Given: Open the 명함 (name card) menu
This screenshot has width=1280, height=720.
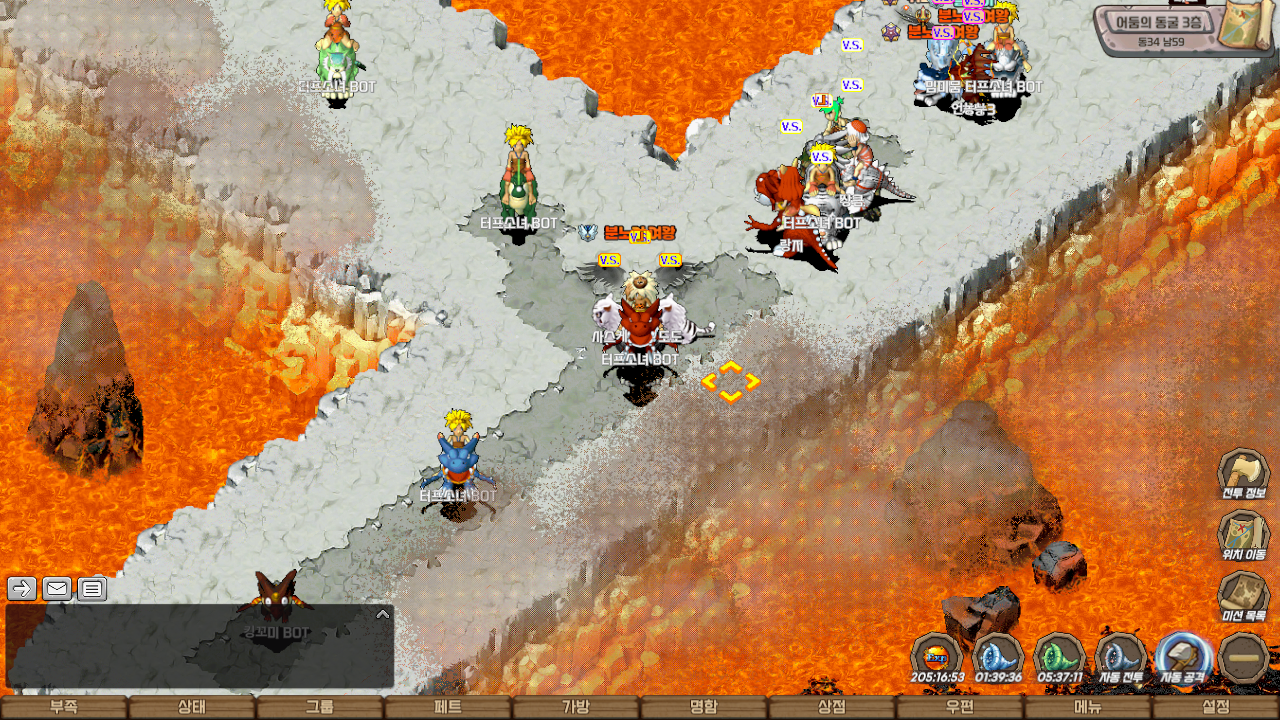Looking at the screenshot, I should 704,707.
